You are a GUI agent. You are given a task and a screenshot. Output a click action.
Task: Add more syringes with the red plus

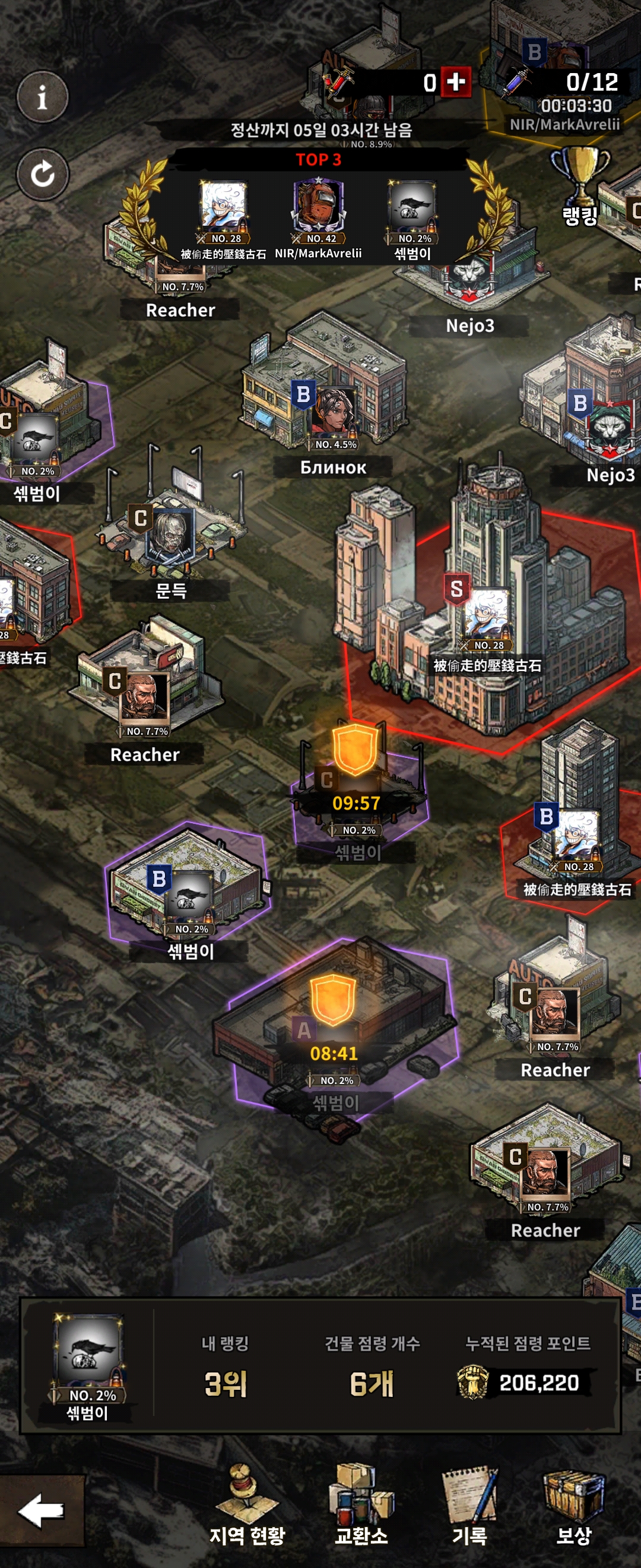[456, 81]
